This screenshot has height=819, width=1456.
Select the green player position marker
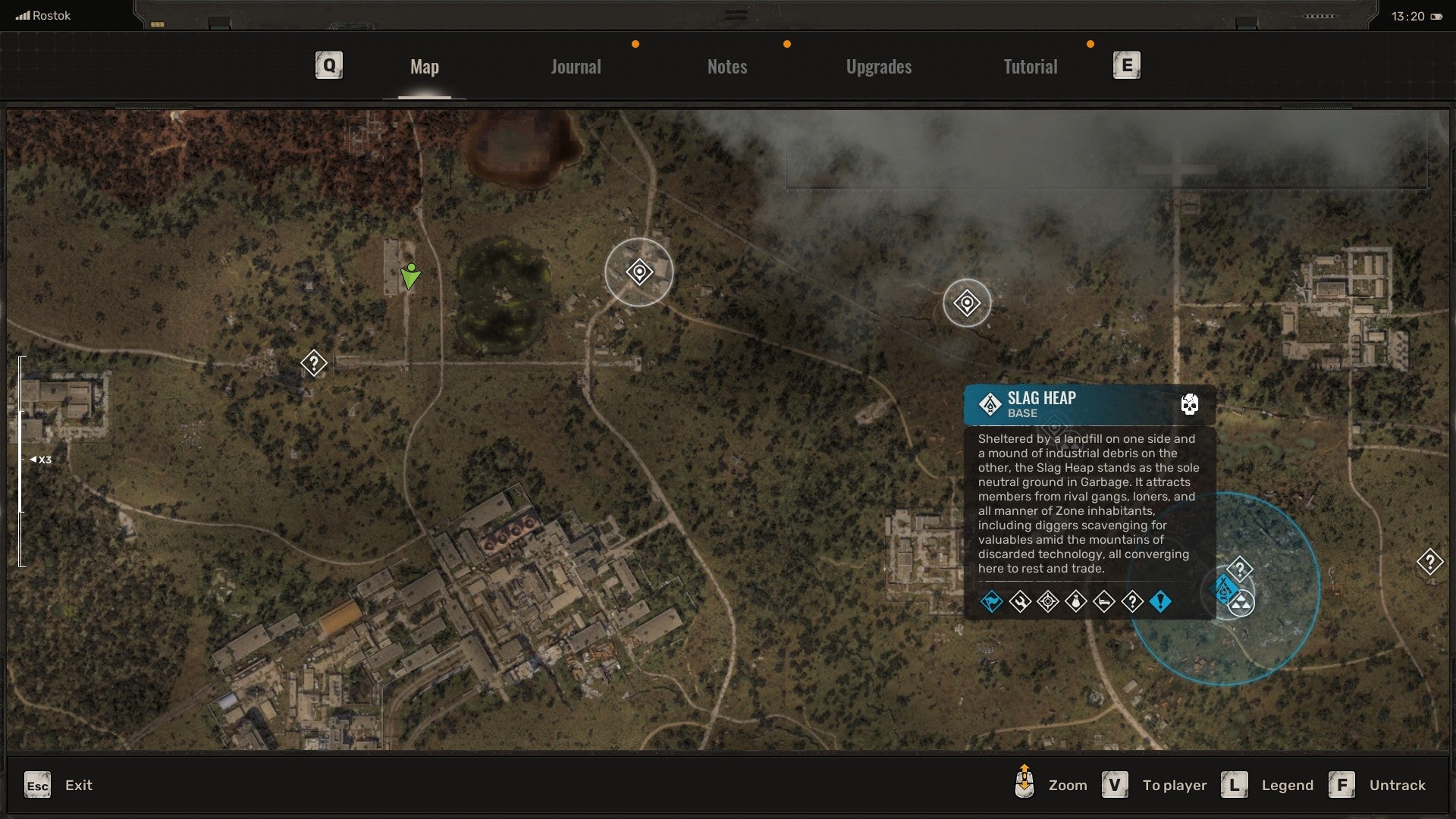pos(410,276)
